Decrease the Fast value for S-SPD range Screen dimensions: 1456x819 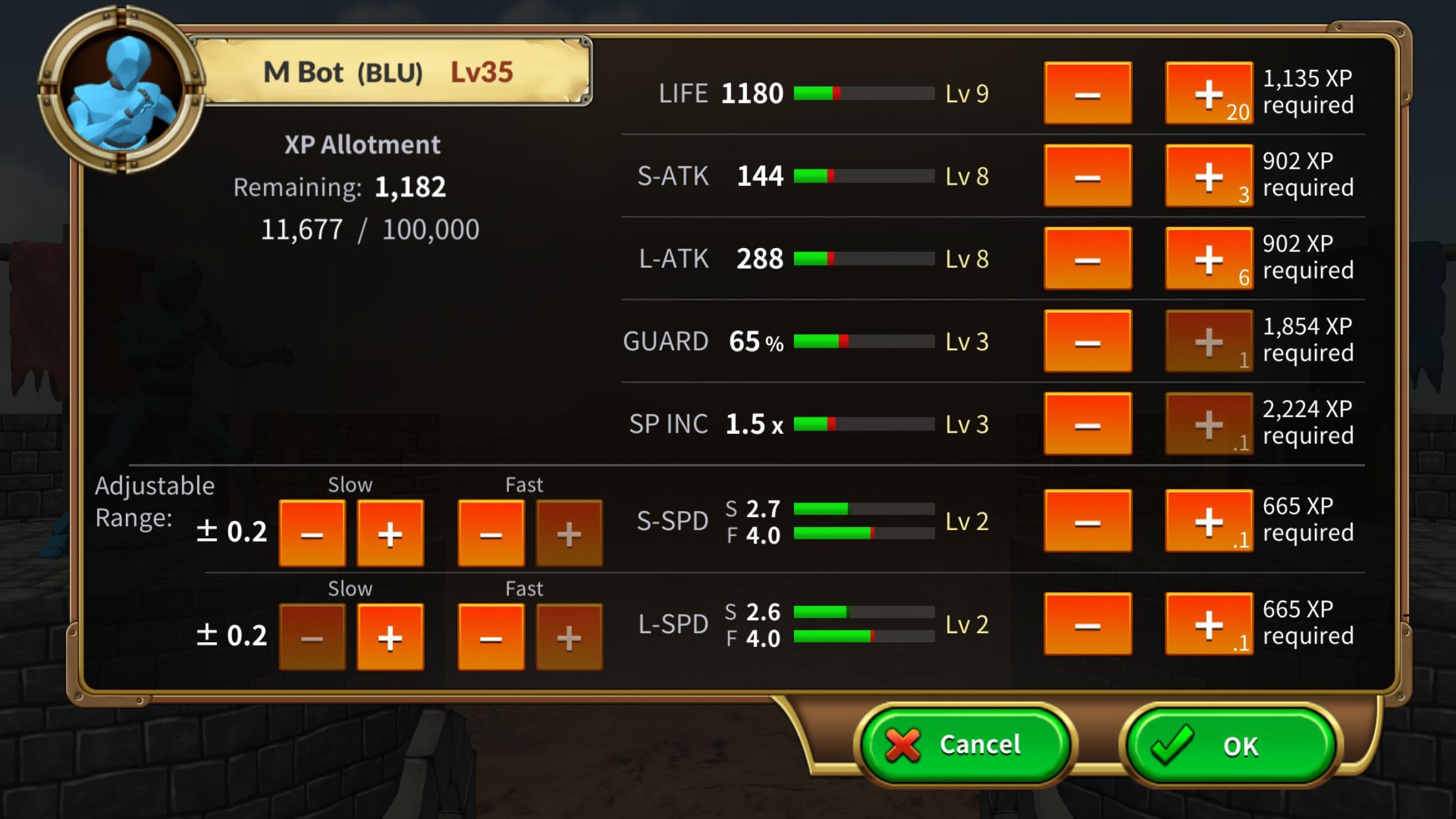491,534
